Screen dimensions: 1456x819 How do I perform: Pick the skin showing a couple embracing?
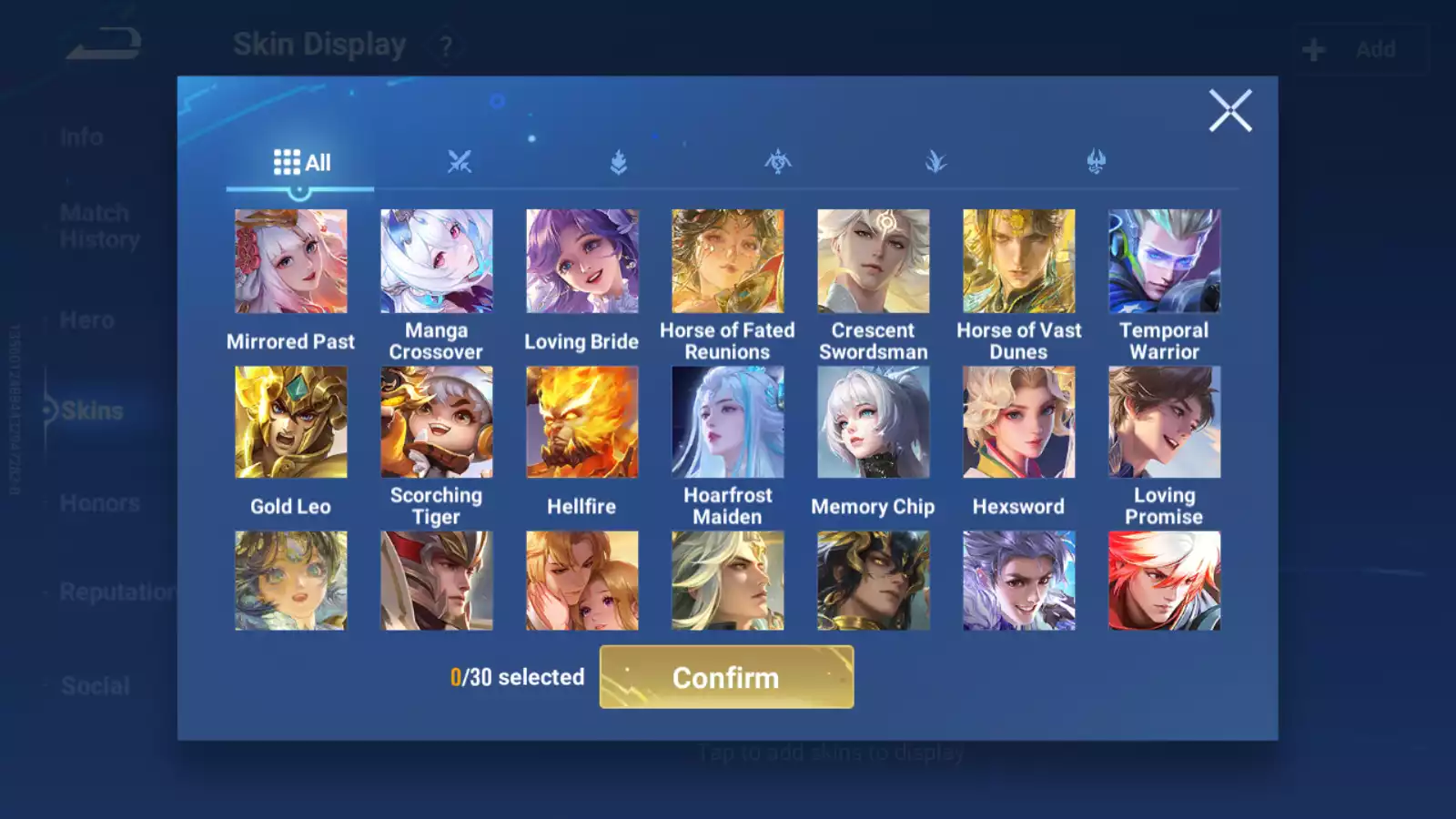(582, 581)
